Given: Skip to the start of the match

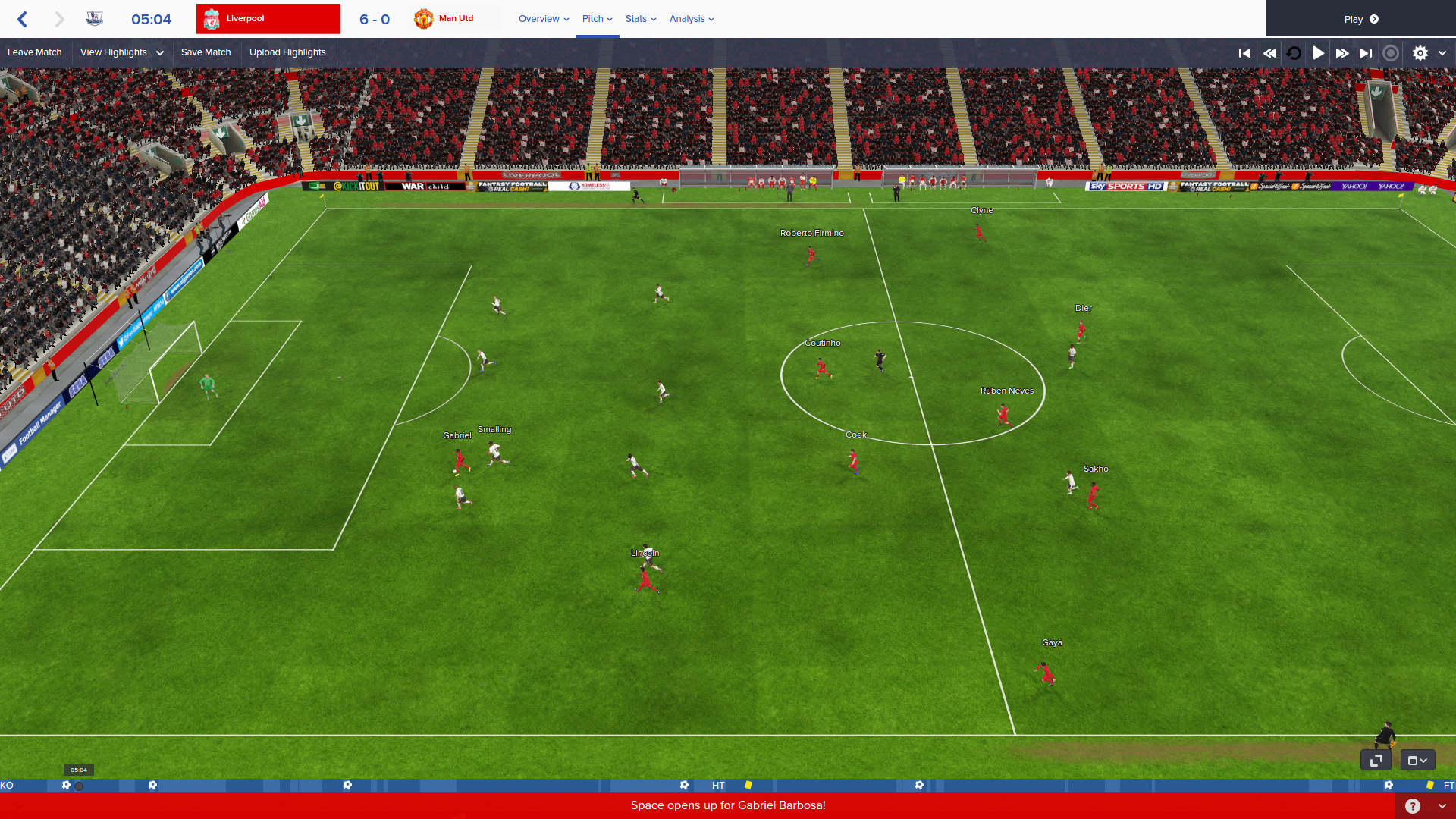Looking at the screenshot, I should click(x=1244, y=53).
